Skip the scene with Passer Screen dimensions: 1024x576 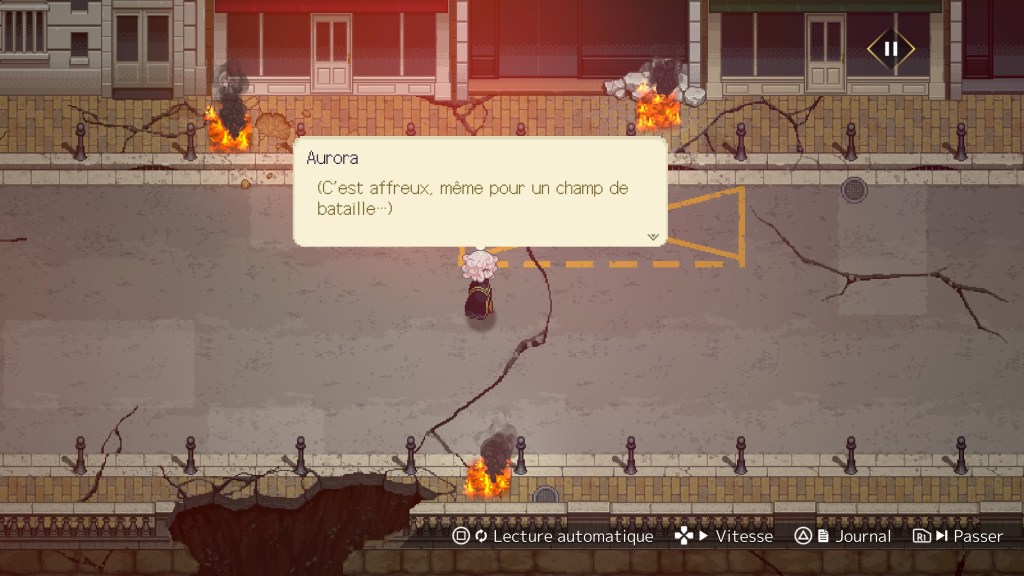coord(957,536)
